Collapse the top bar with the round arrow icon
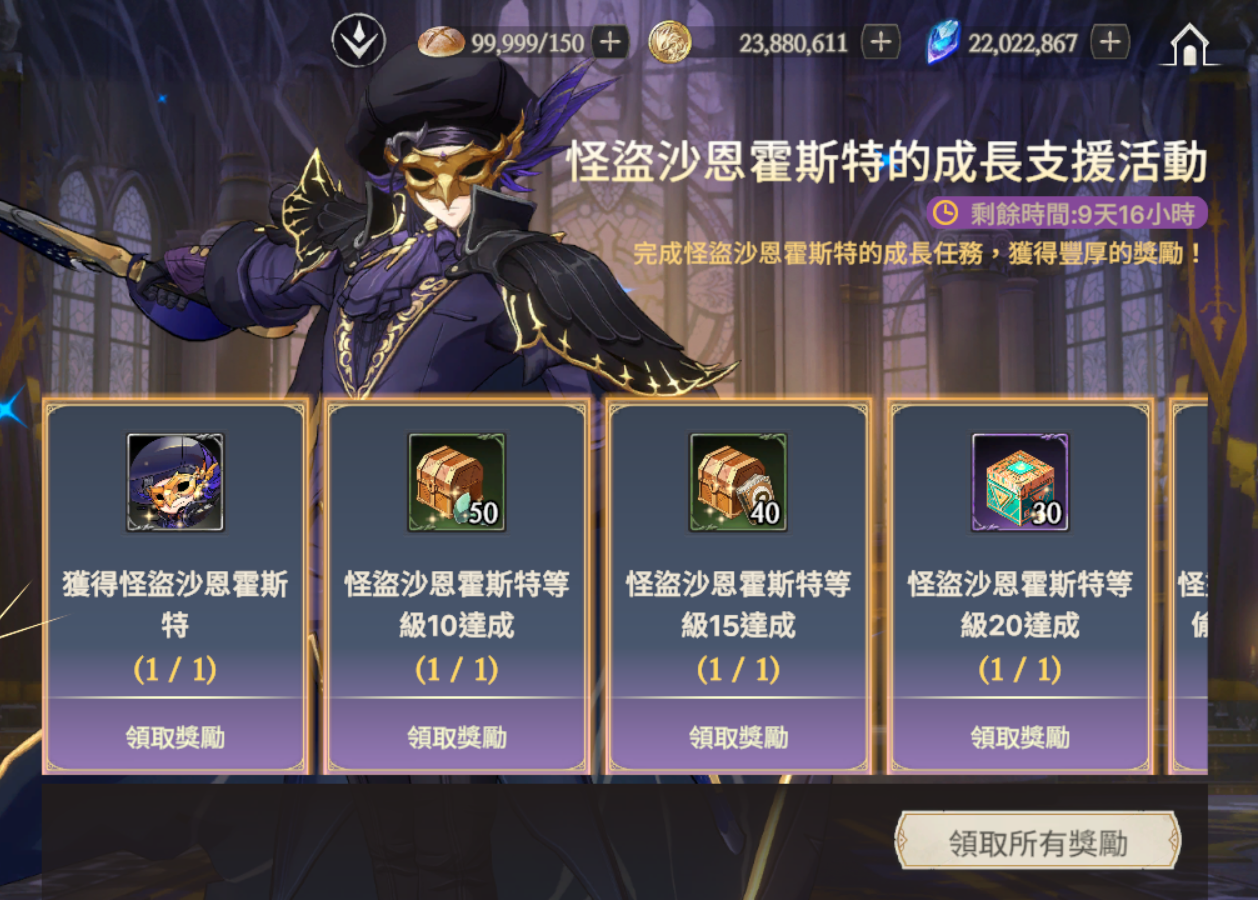Screen dimensions: 1258x900 coord(358,43)
